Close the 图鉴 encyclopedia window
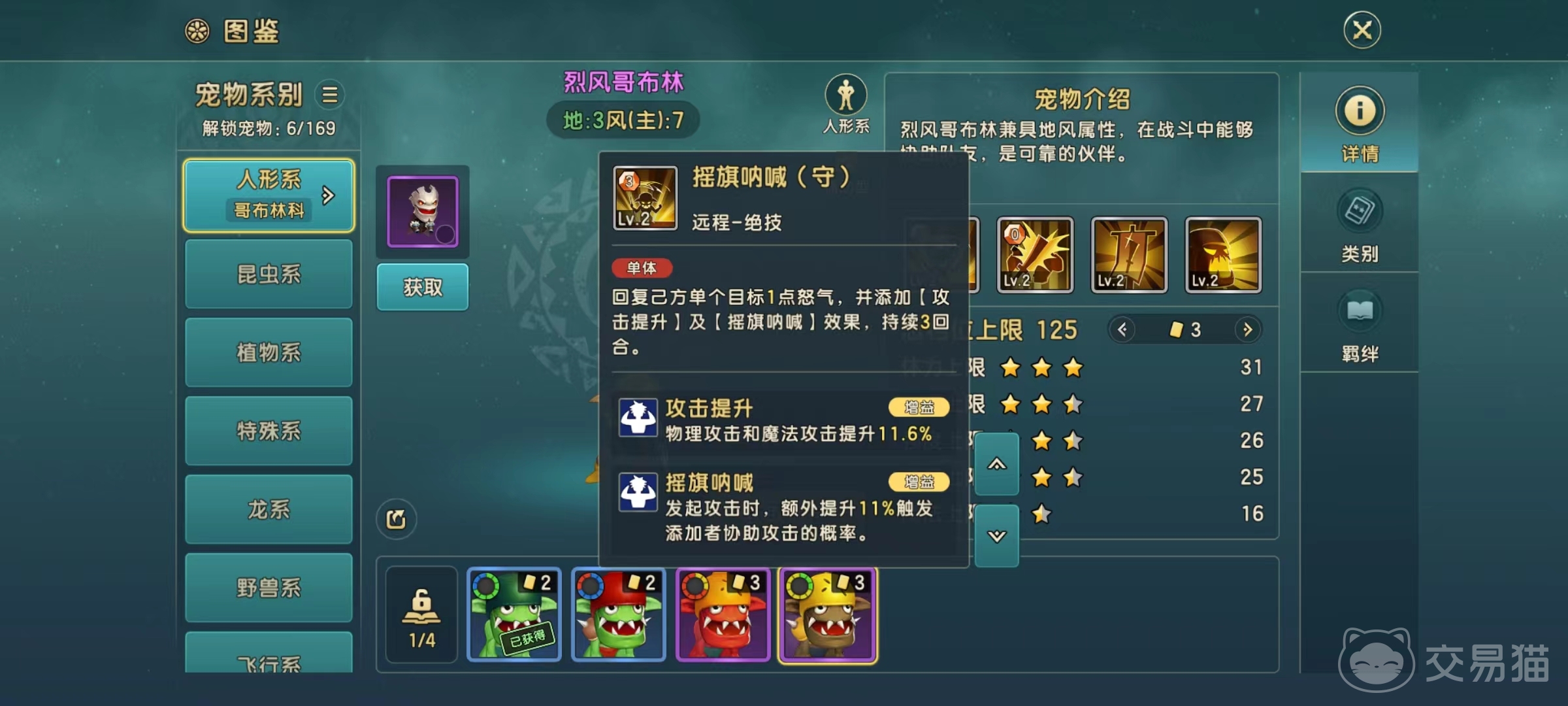1568x706 pixels. click(x=1362, y=30)
